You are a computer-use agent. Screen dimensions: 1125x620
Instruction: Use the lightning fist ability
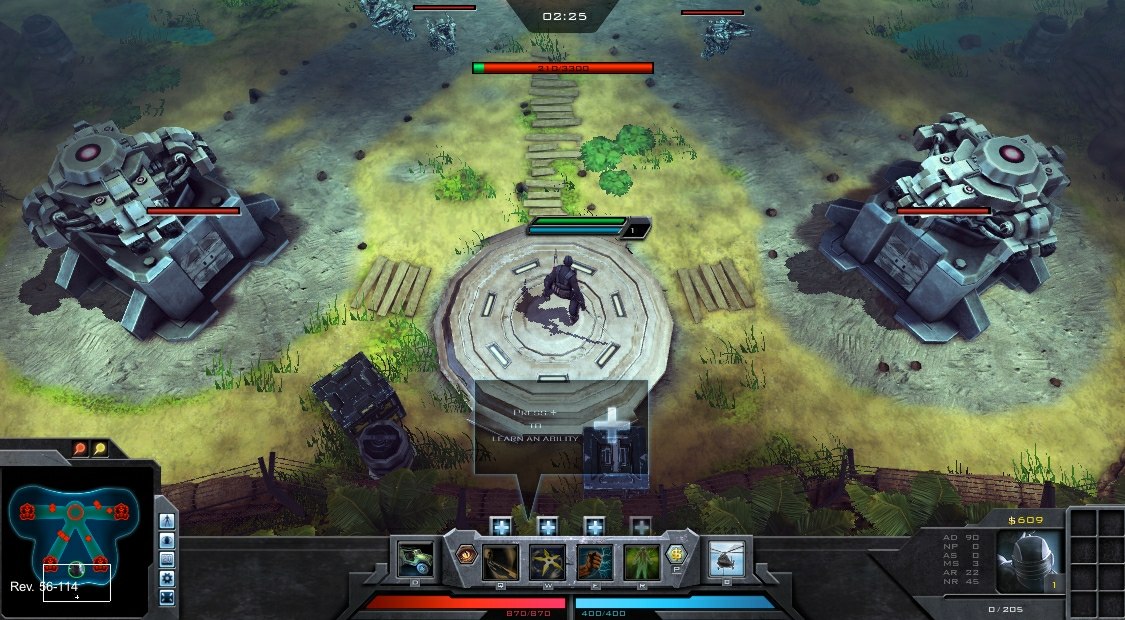[594, 562]
